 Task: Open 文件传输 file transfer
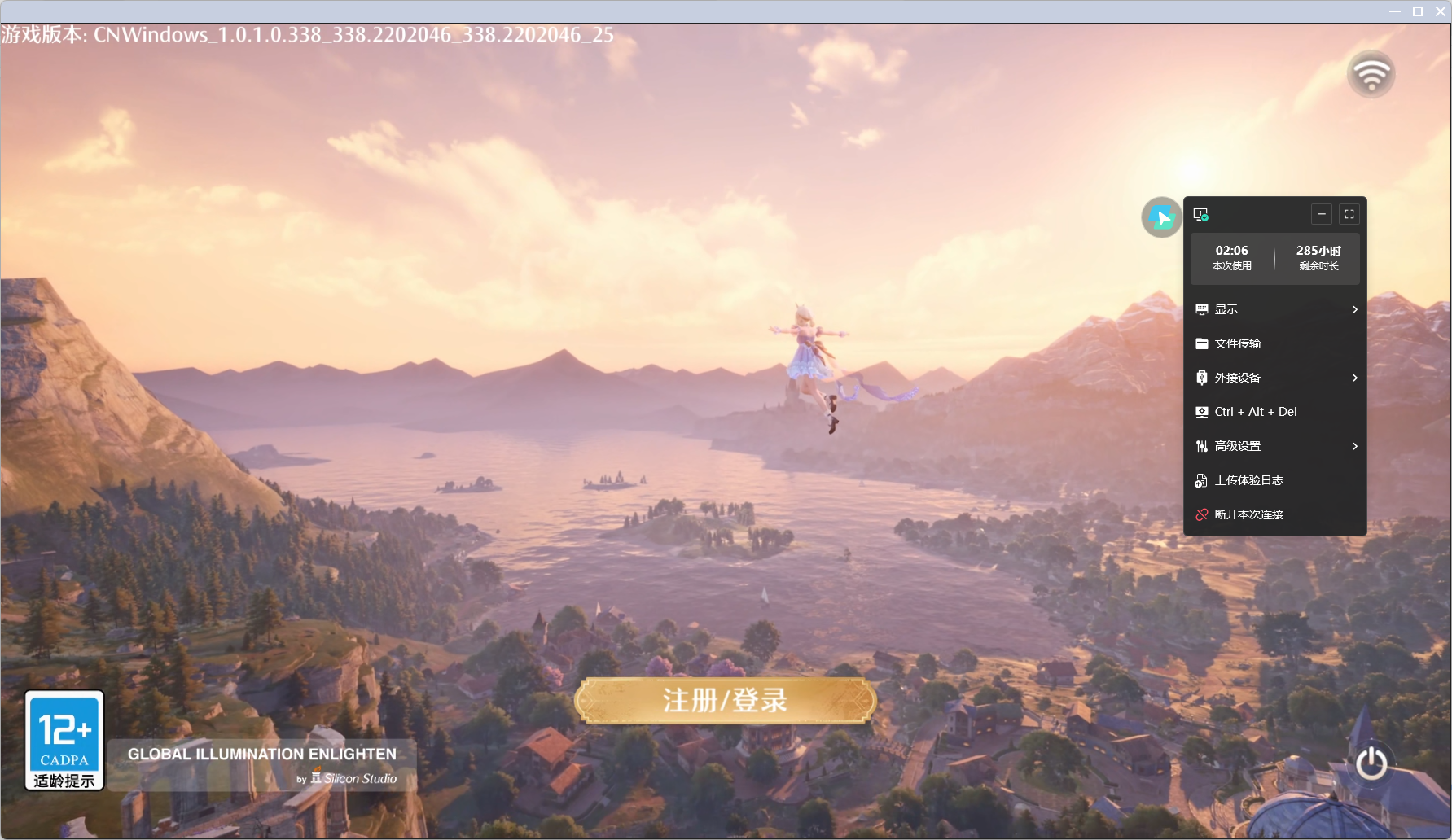click(1274, 343)
